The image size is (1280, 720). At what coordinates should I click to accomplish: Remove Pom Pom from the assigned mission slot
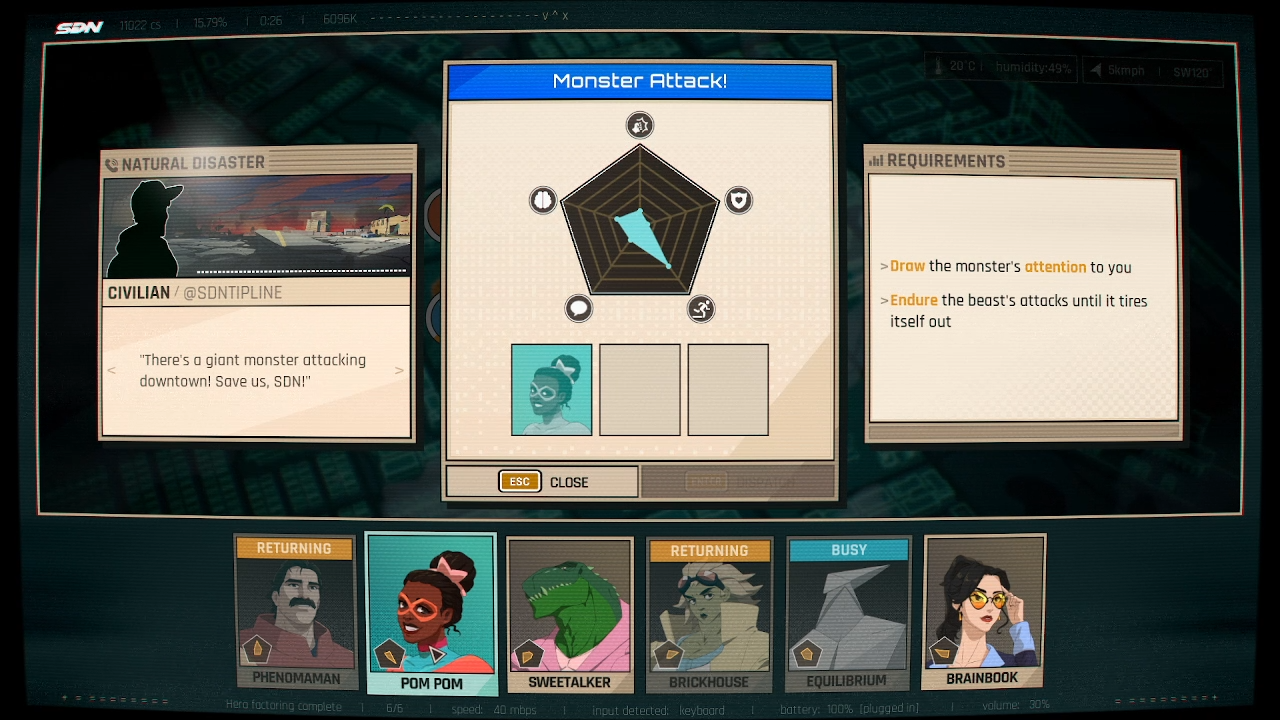click(551, 390)
